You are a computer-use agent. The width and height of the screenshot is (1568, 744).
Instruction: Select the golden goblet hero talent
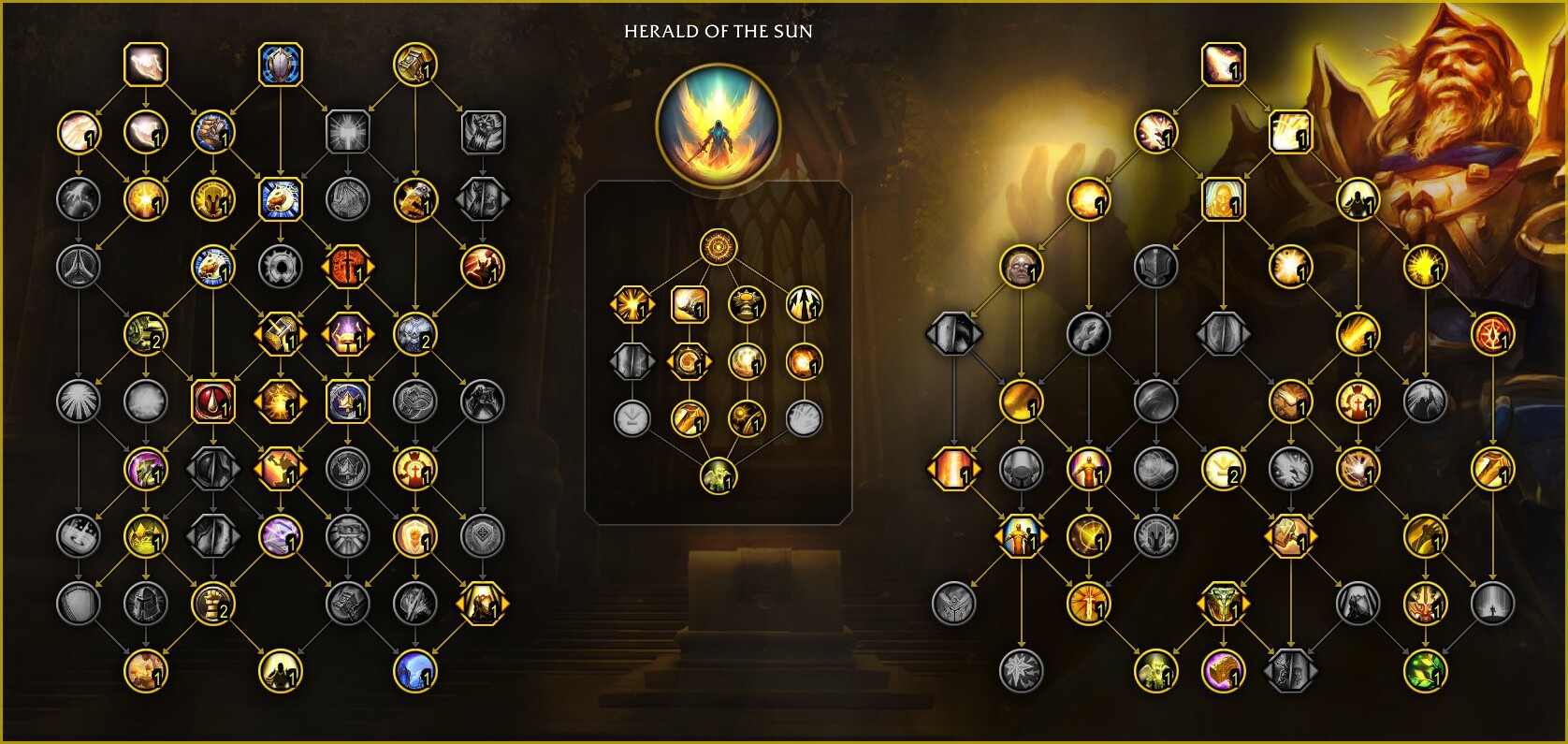pos(747,304)
